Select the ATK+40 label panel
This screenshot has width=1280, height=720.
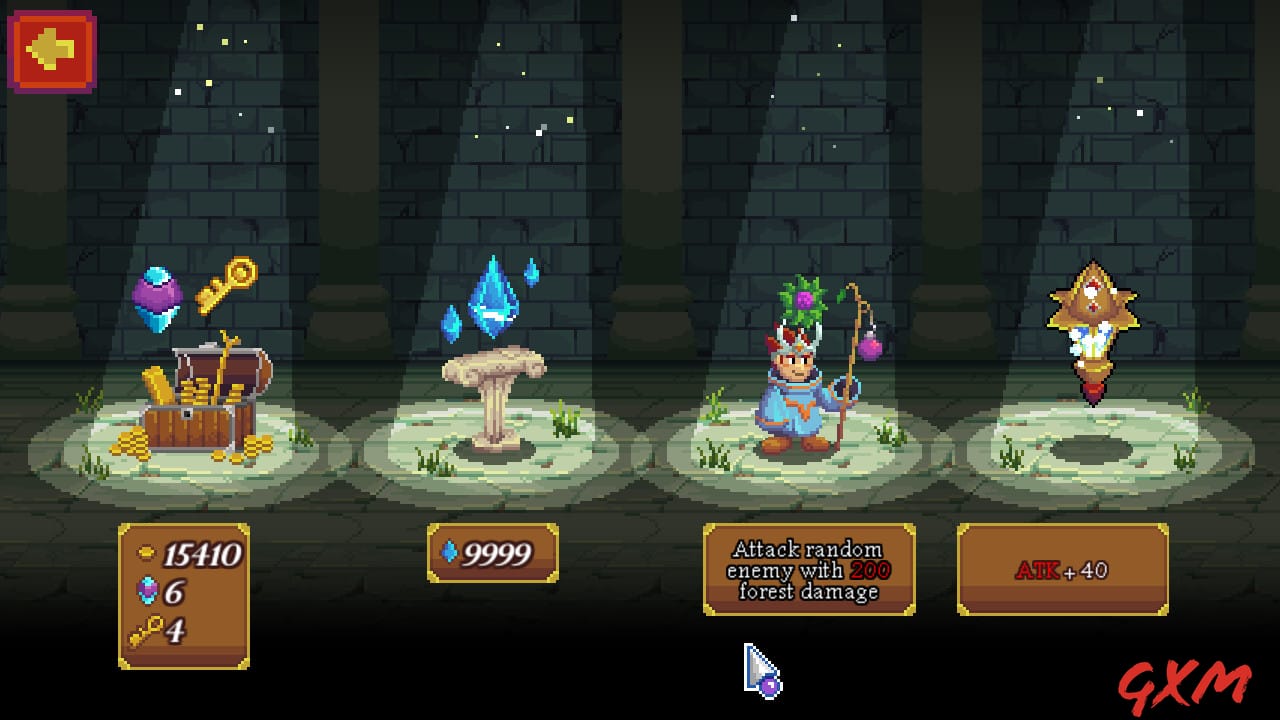pos(1063,570)
